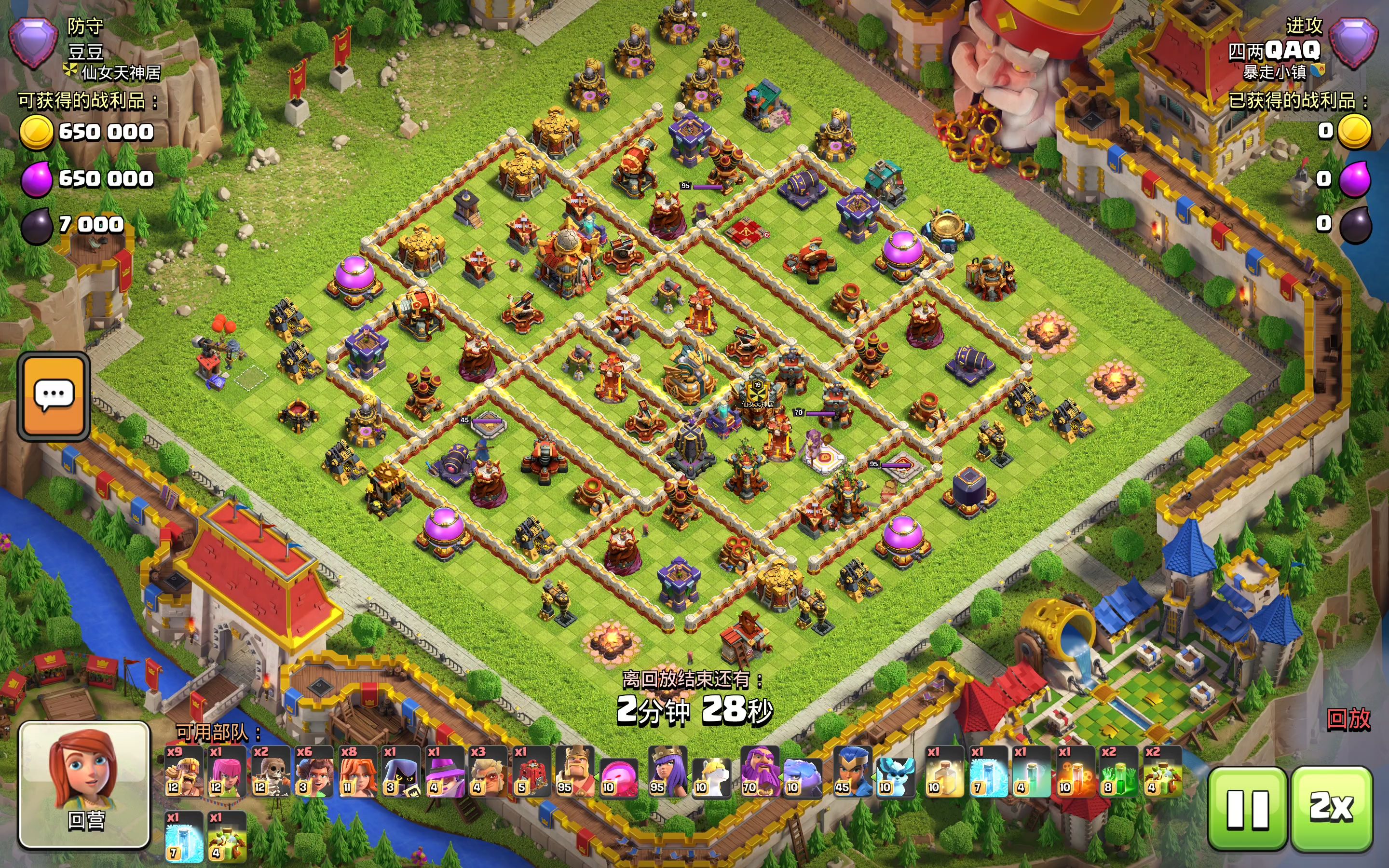Pick the Royal Champion hero card
The width and height of the screenshot is (1389, 868).
tap(852, 772)
